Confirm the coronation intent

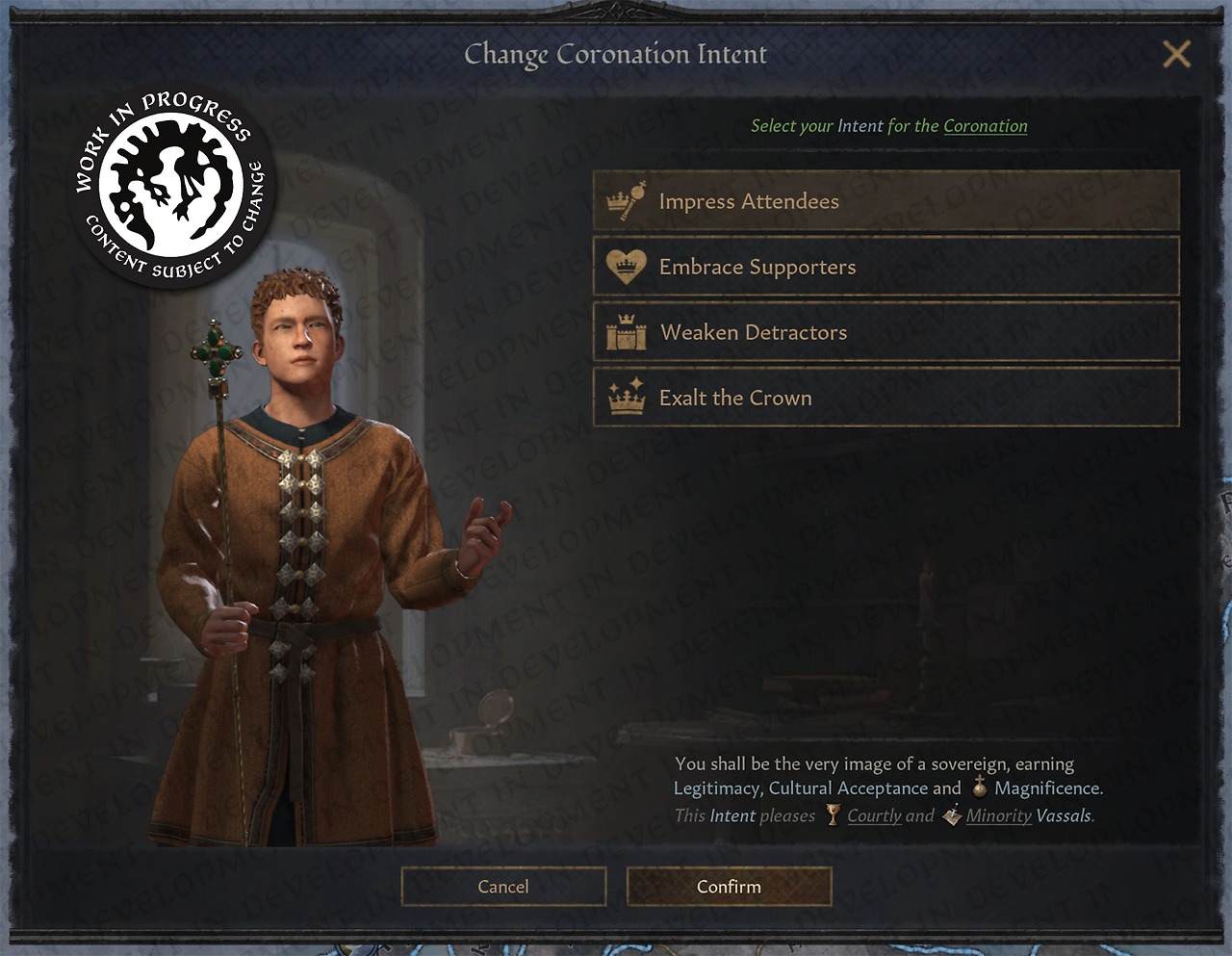click(x=729, y=887)
